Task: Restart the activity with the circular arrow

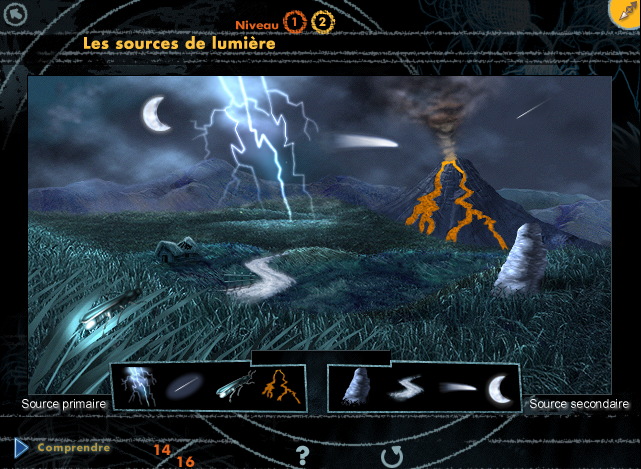Action: [x=390, y=456]
